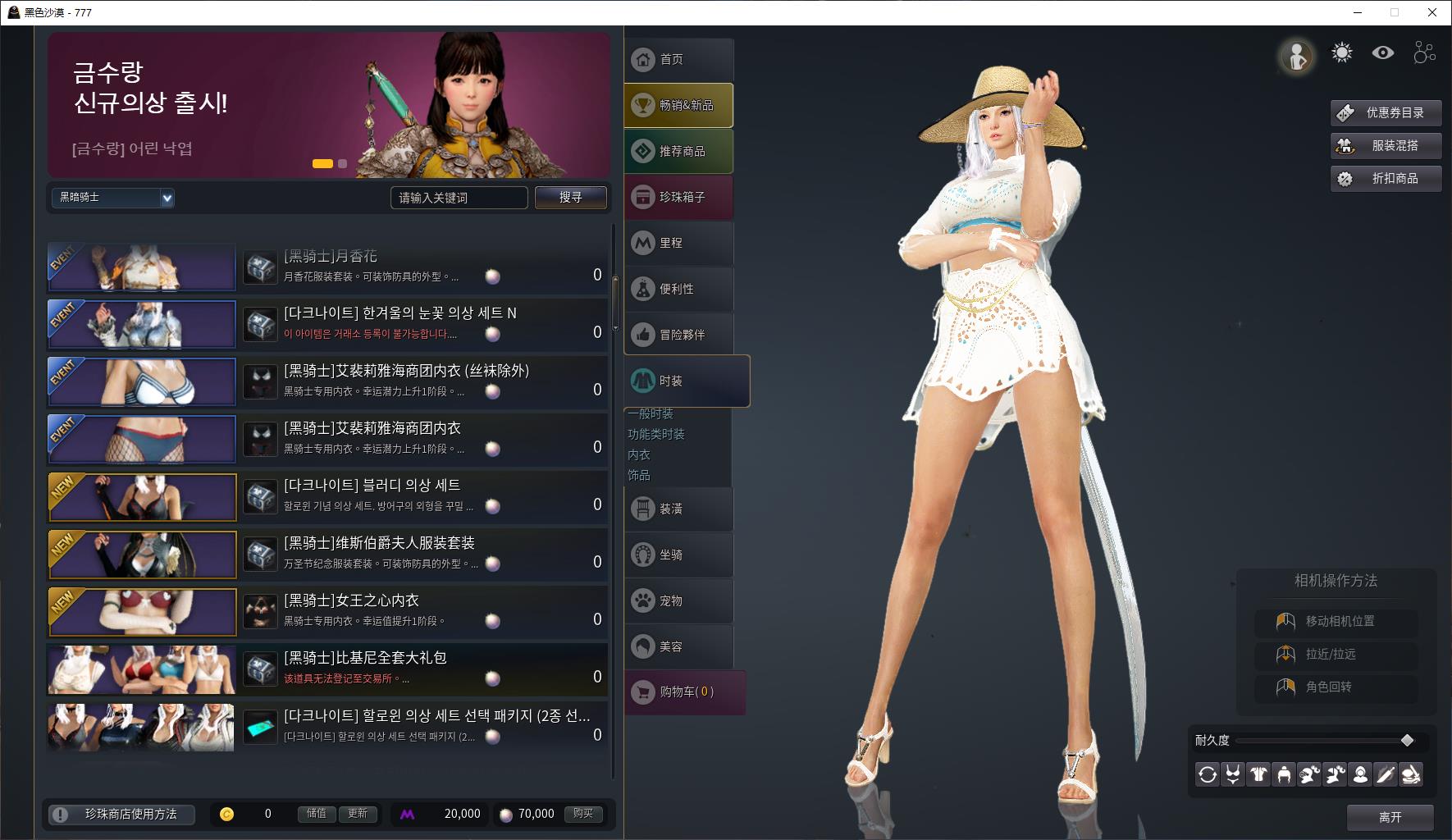1452x840 pixels.
Task: Open the 黑暗骑士 class dropdown
Action: (x=113, y=198)
